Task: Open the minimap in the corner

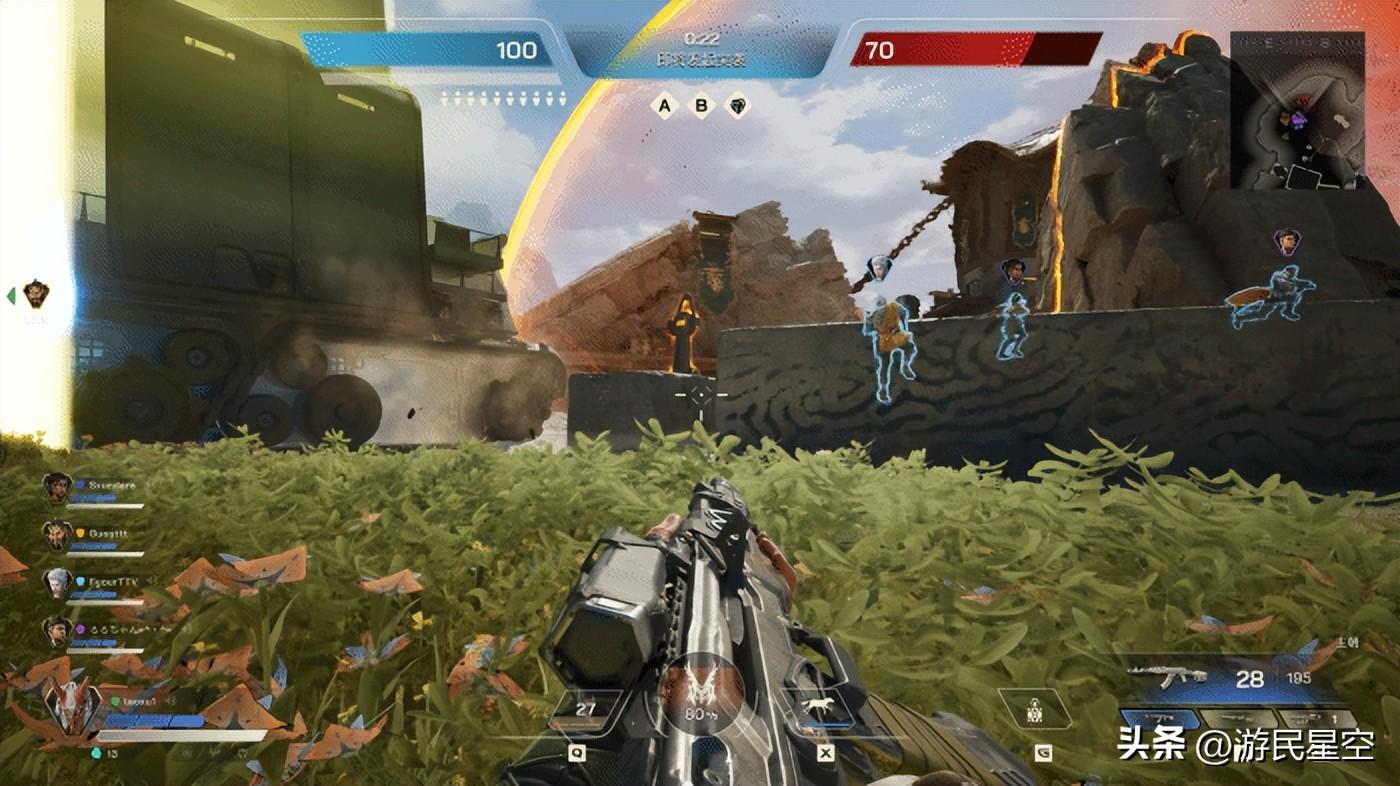Action: 1297,110
